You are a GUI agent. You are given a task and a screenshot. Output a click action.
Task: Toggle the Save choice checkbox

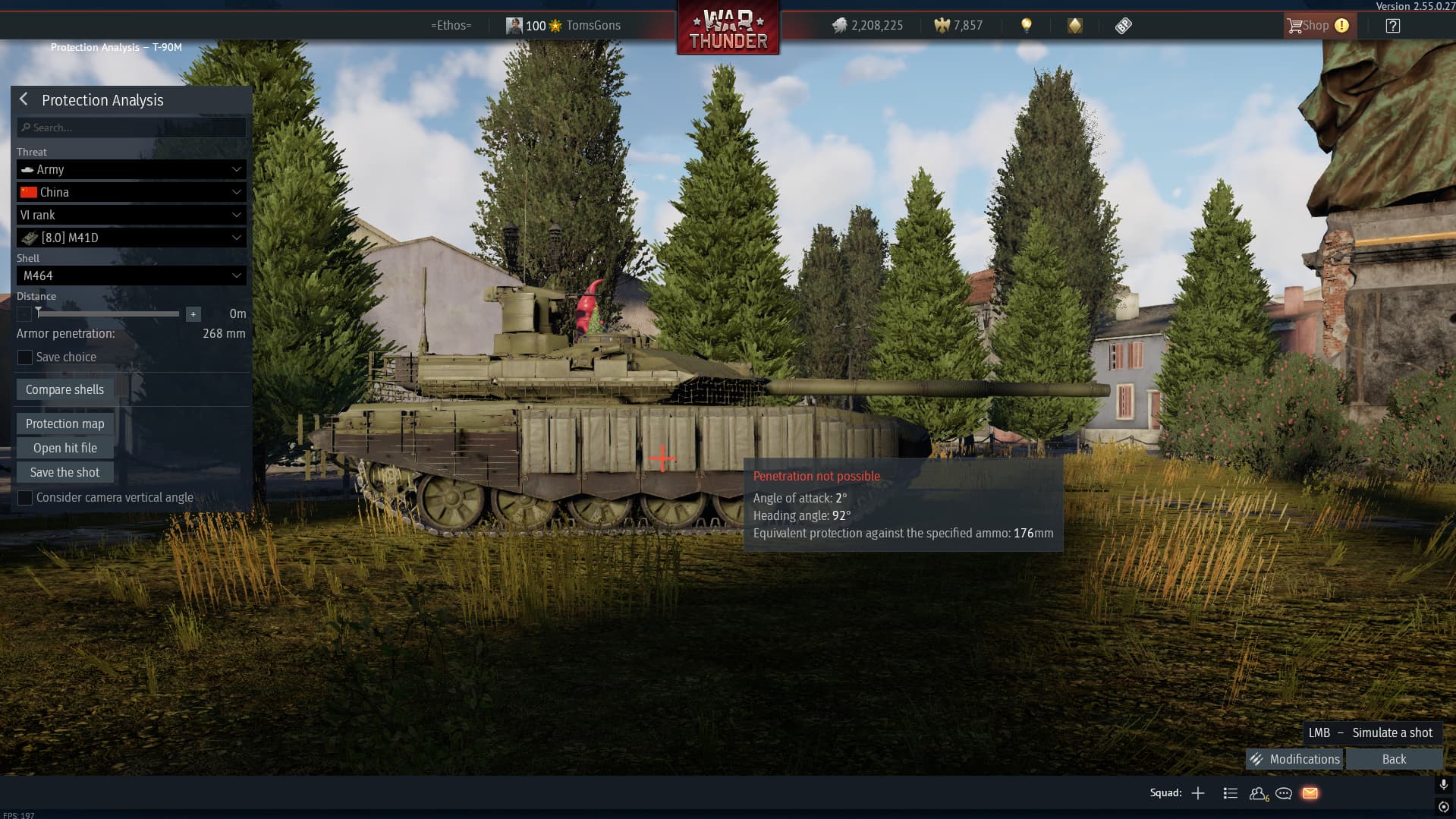25,358
